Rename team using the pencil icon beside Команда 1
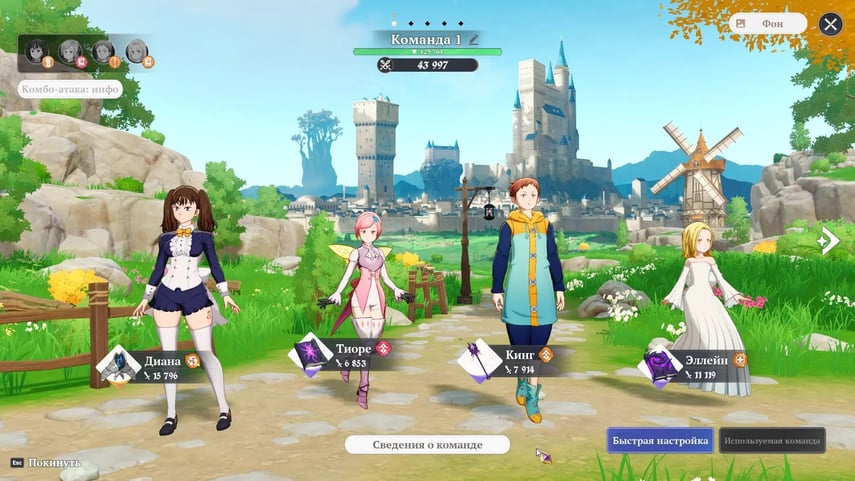Image resolution: width=855 pixels, height=481 pixels. pyautogui.click(x=474, y=38)
